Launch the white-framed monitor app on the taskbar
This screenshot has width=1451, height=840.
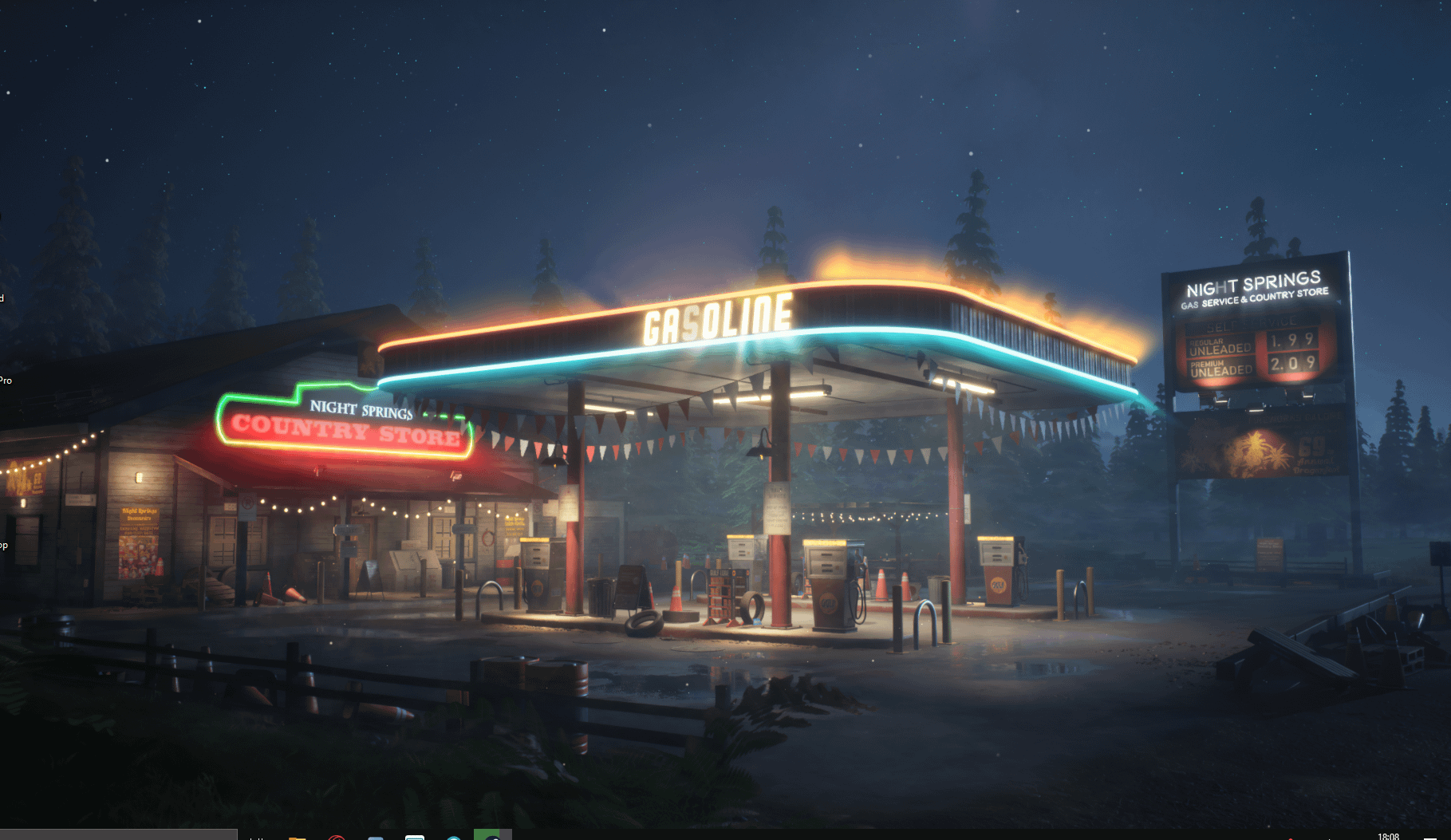pyautogui.click(x=415, y=836)
